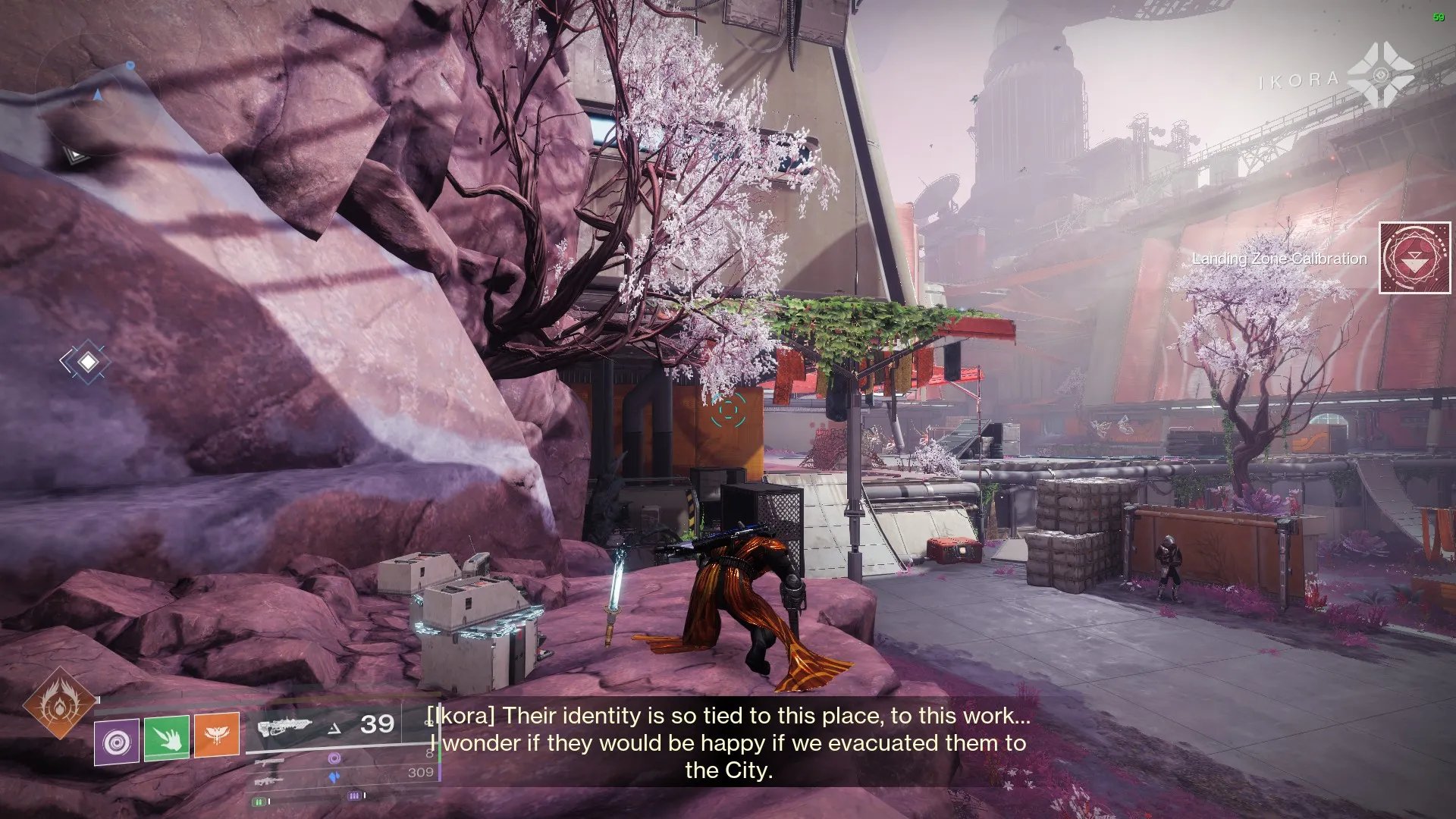Click the Ikora Vanguard speaker emblem

(x=1379, y=76)
